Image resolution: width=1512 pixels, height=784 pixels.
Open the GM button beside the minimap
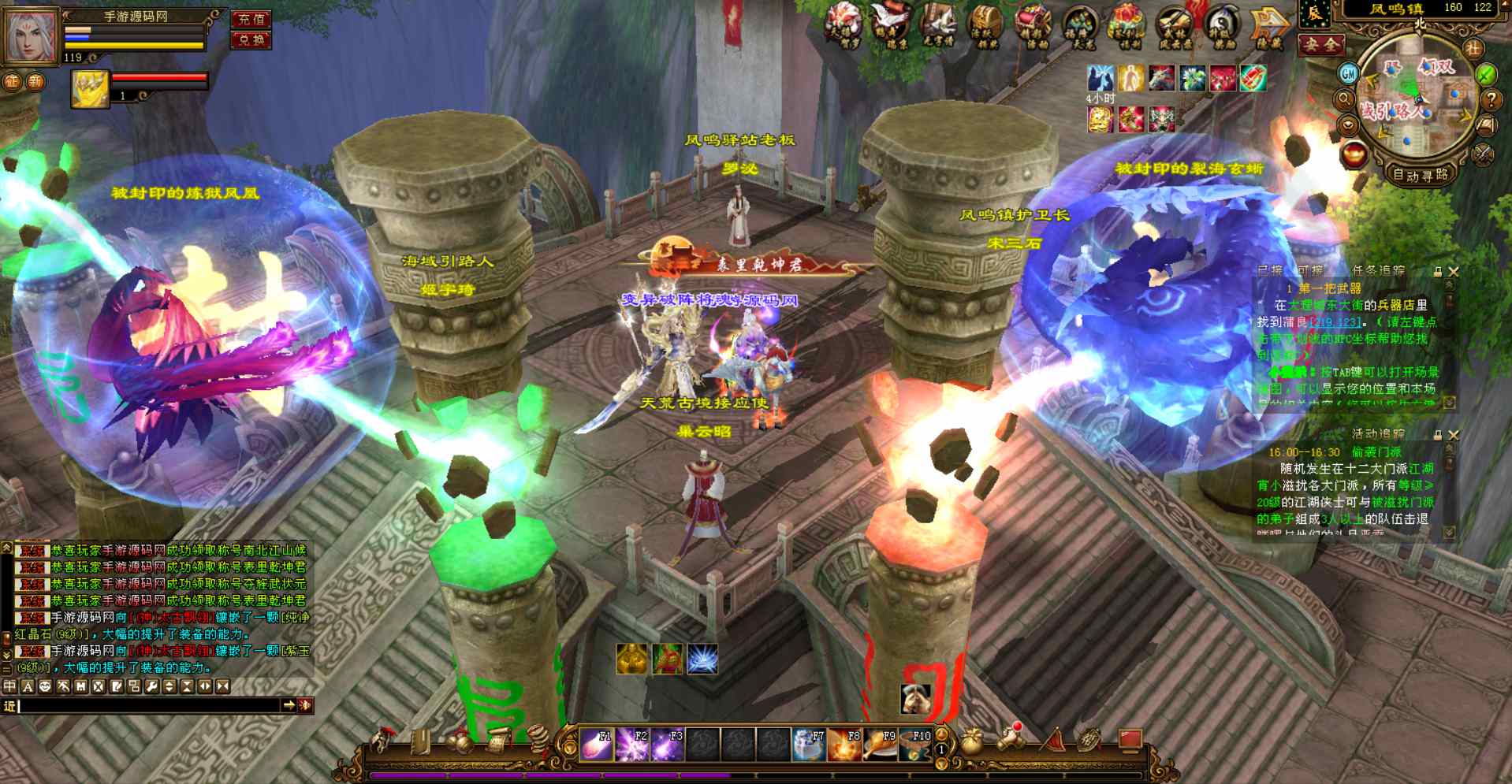pos(1349,73)
